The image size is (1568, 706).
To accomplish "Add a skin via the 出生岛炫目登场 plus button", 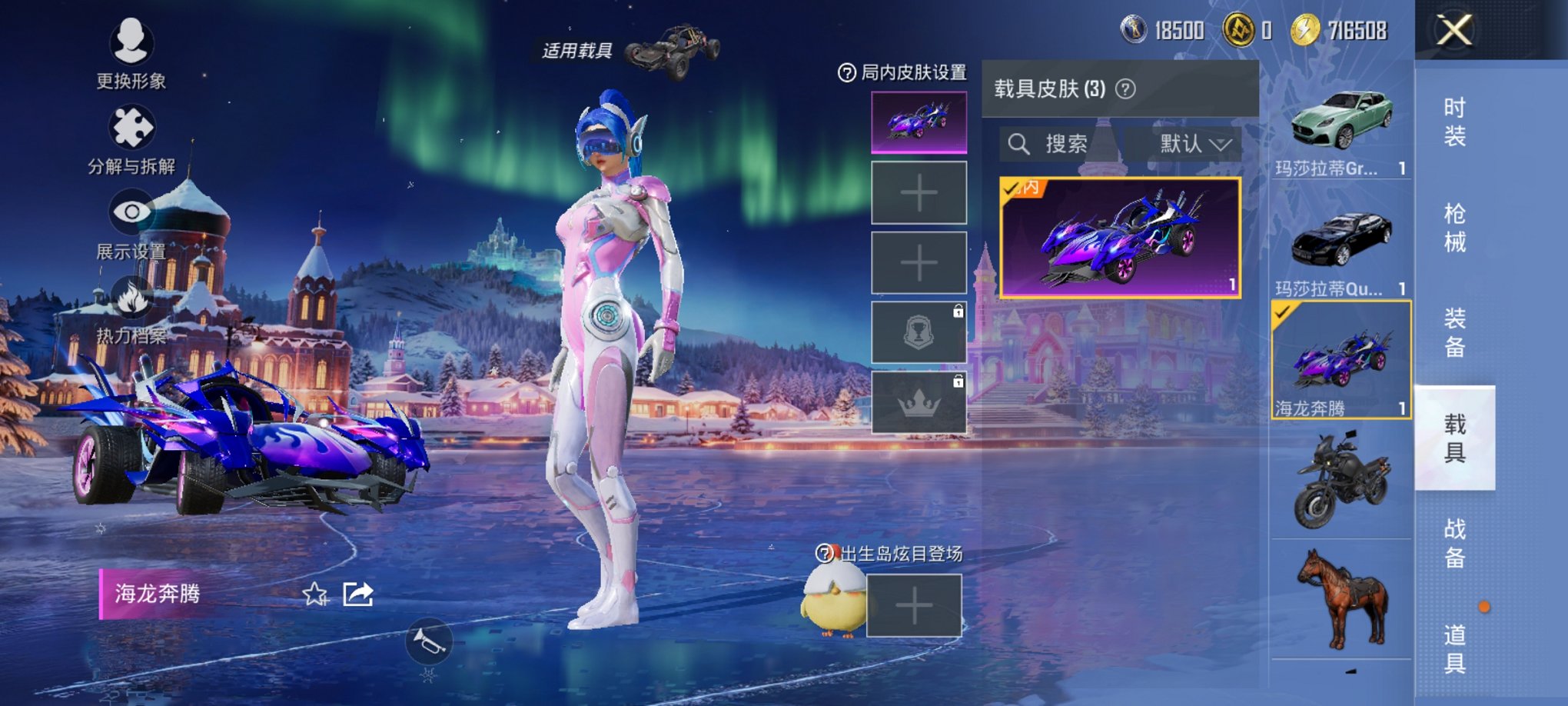I will [x=915, y=604].
